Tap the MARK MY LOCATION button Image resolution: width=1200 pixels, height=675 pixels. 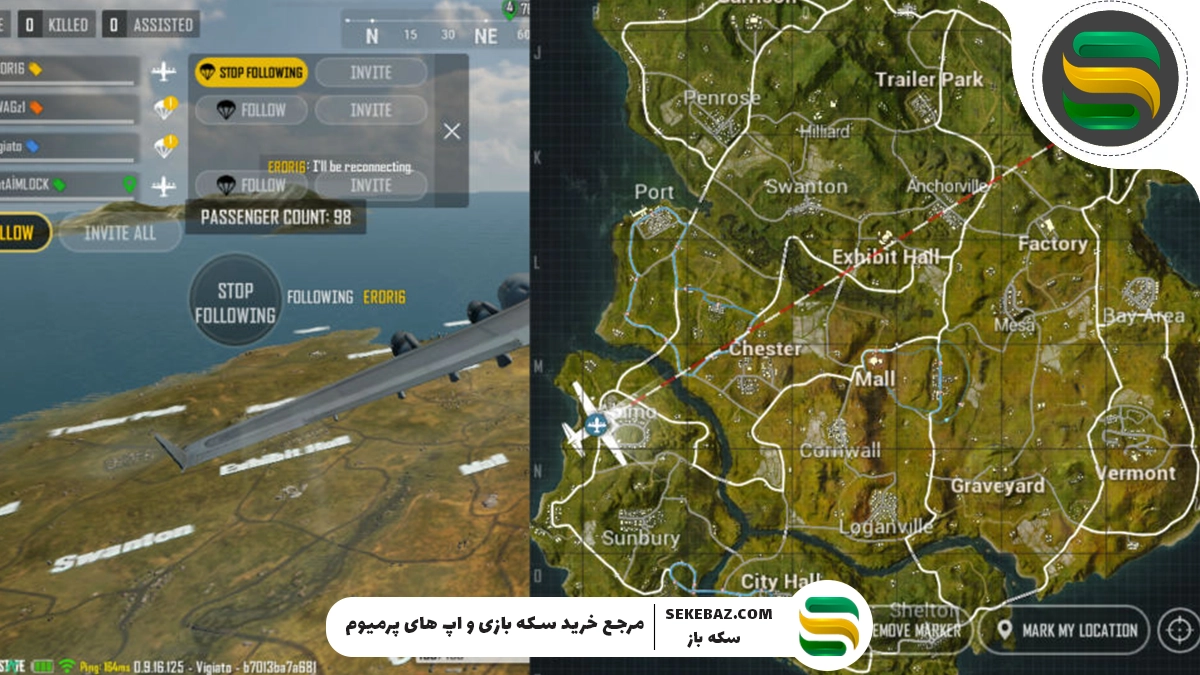pos(1069,630)
